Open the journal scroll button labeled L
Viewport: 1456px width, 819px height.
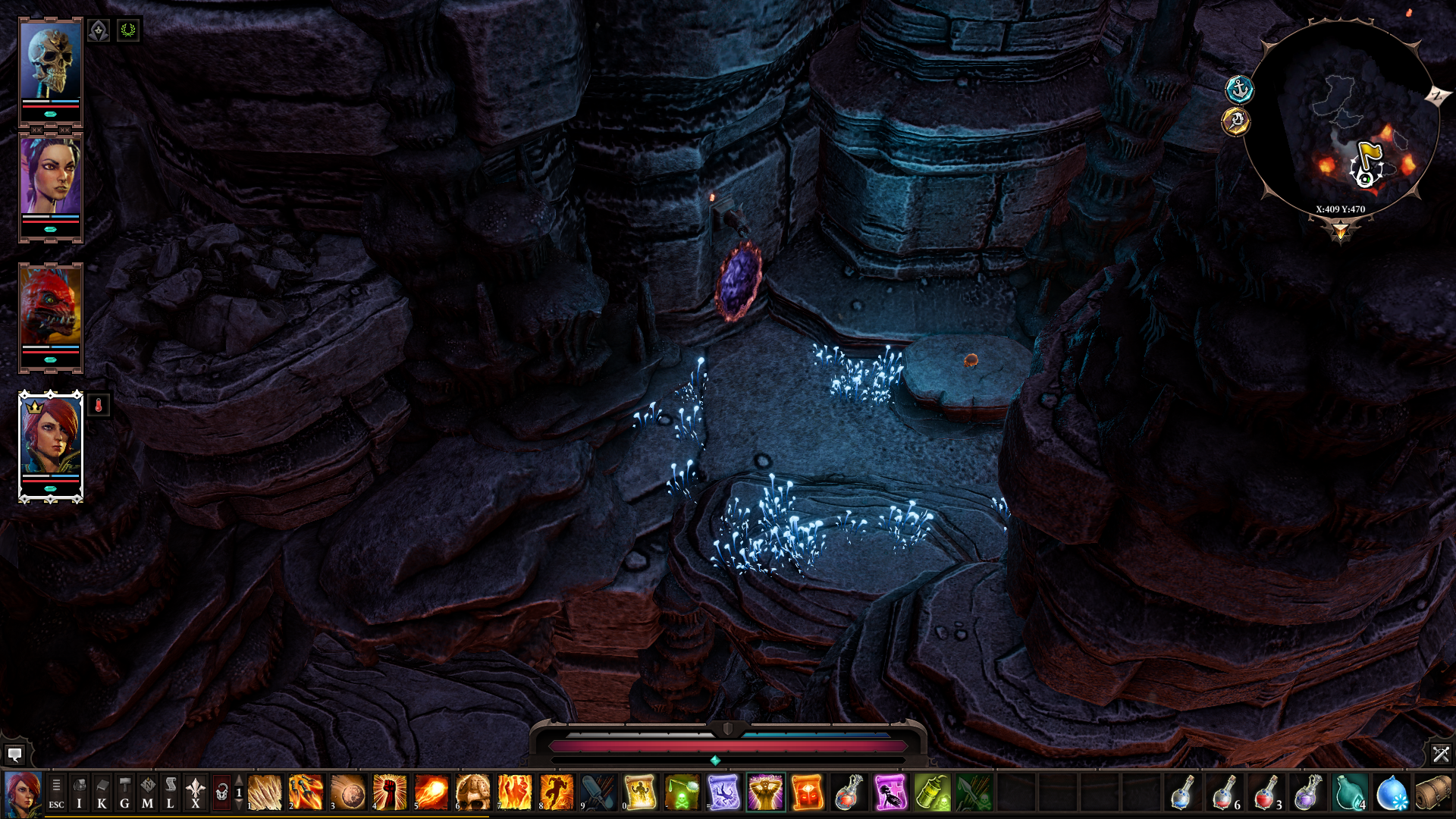(x=170, y=793)
